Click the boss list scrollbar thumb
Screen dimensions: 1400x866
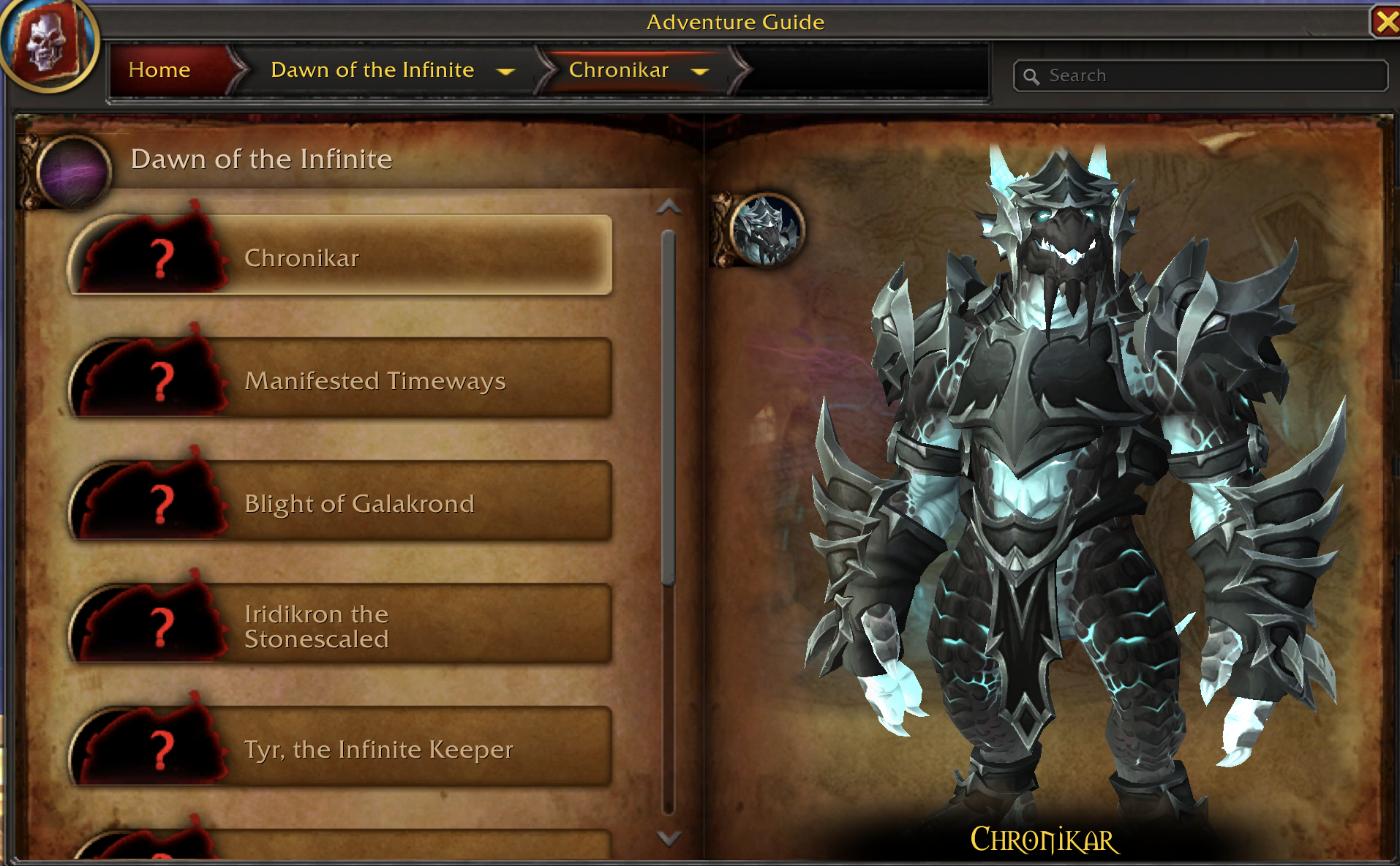tap(668, 407)
